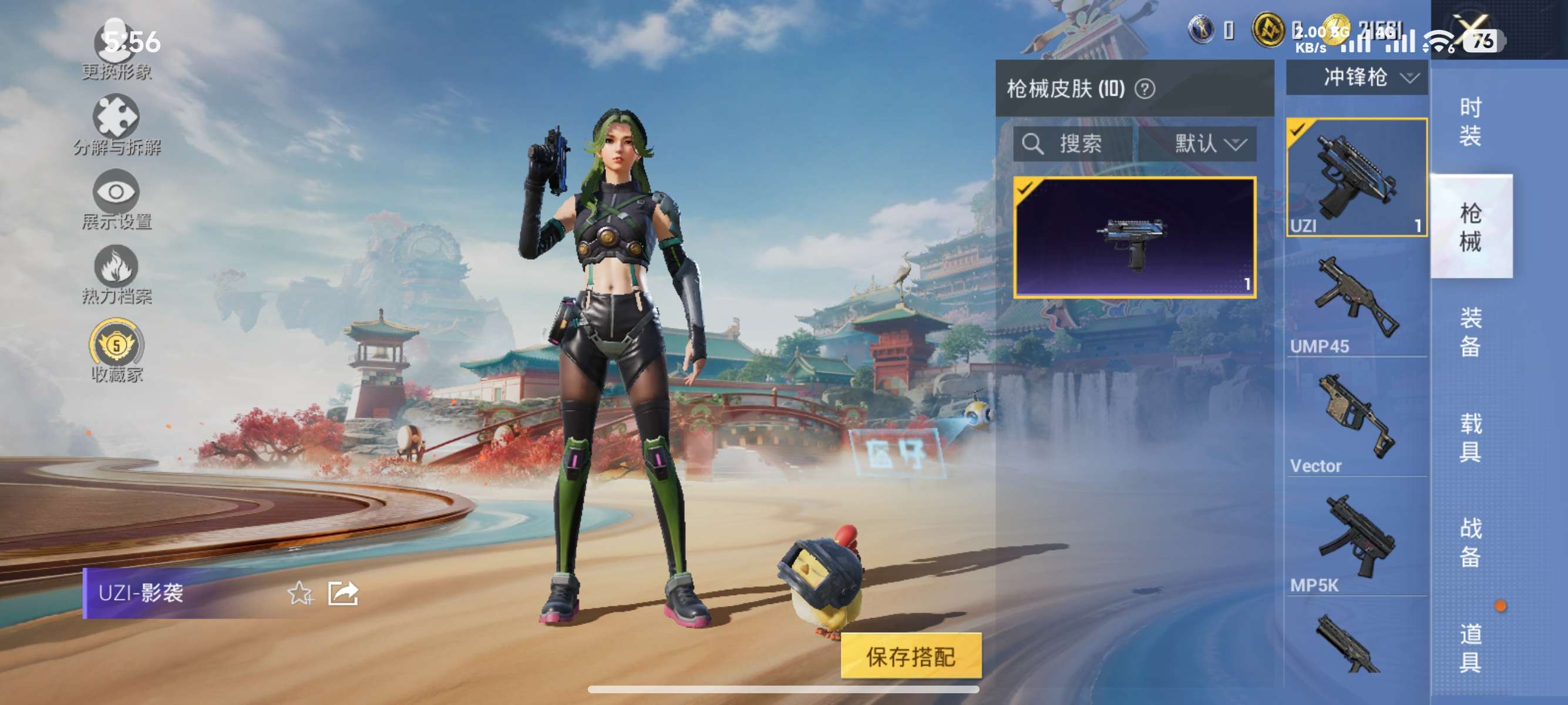The width and height of the screenshot is (1568, 705).
Task: Open the search field magnifier icon
Action: point(1035,145)
